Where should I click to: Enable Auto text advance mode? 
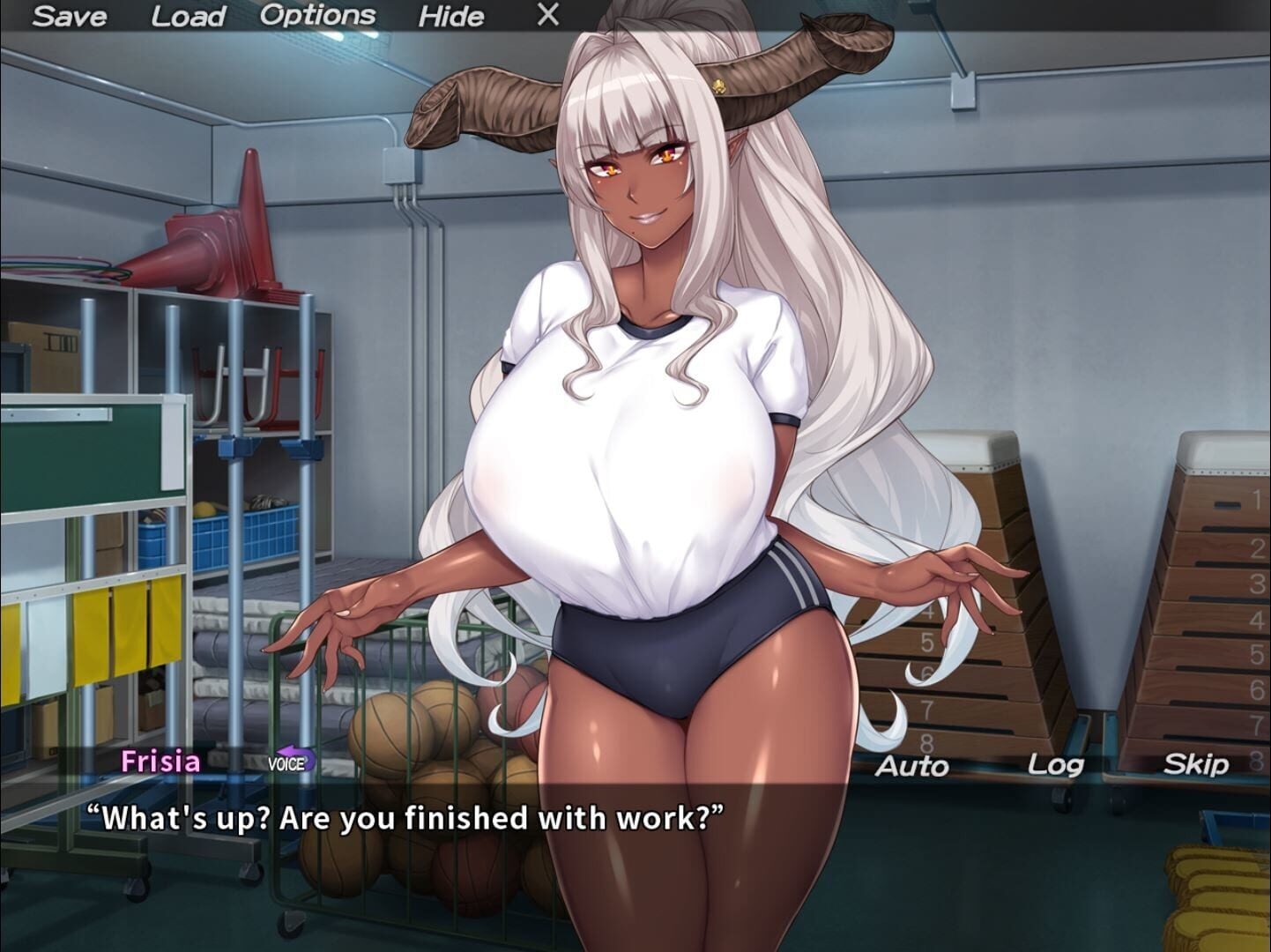click(910, 765)
